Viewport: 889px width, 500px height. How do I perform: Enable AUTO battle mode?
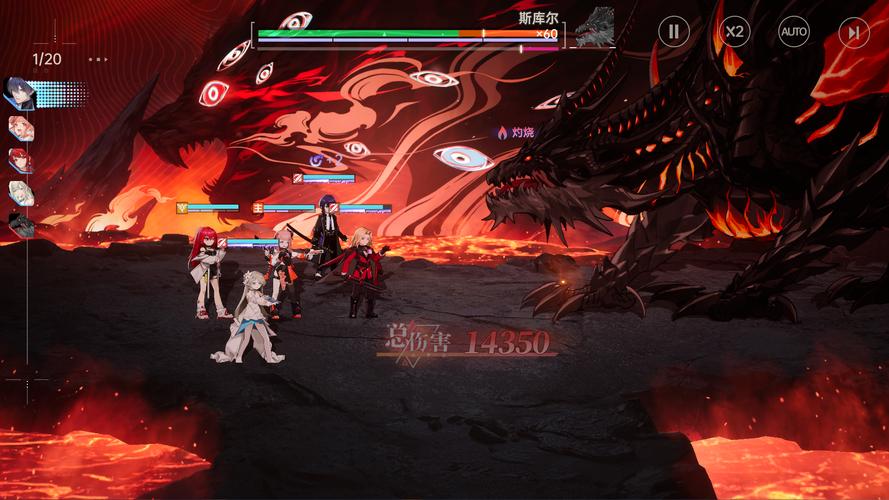[x=794, y=32]
